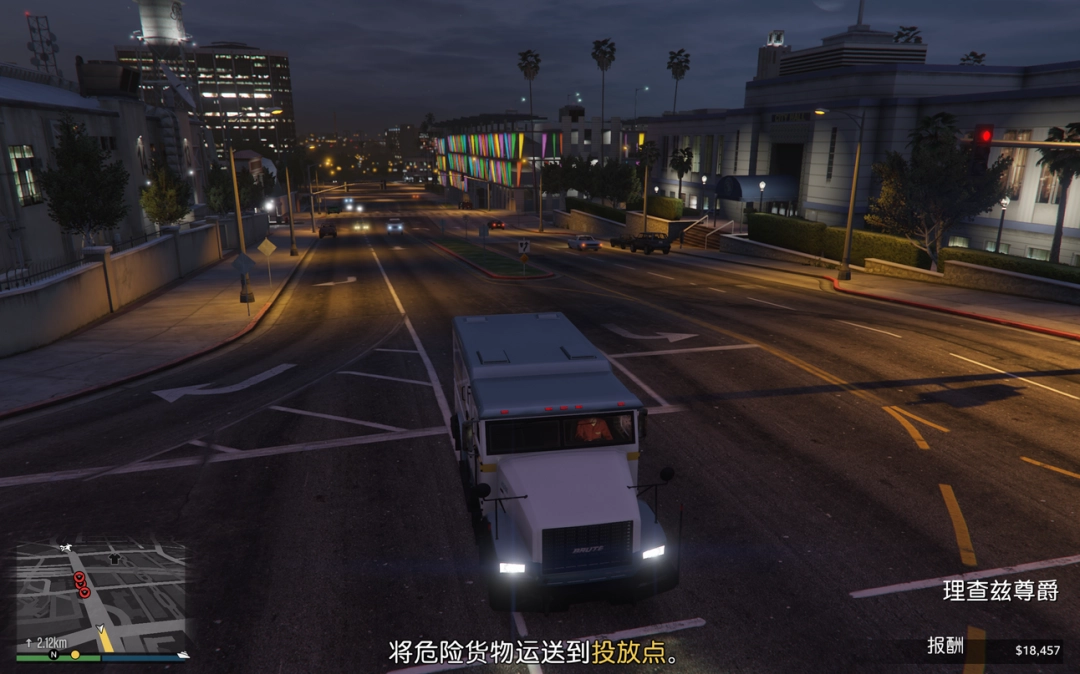Select the clothing store shirt marker on minimap
Screen dimensions: 1080x674
click(114, 558)
